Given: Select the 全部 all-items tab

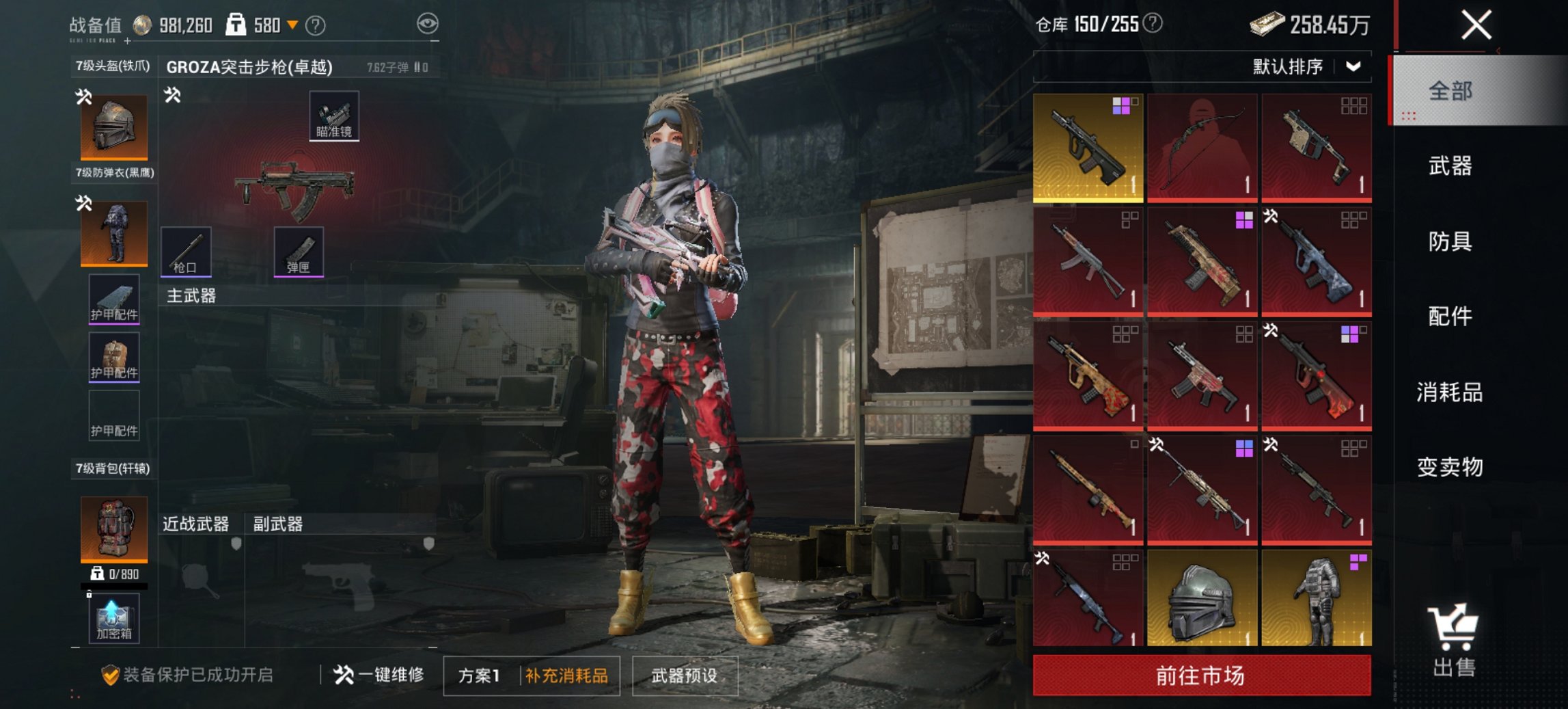Looking at the screenshot, I should [x=1450, y=91].
